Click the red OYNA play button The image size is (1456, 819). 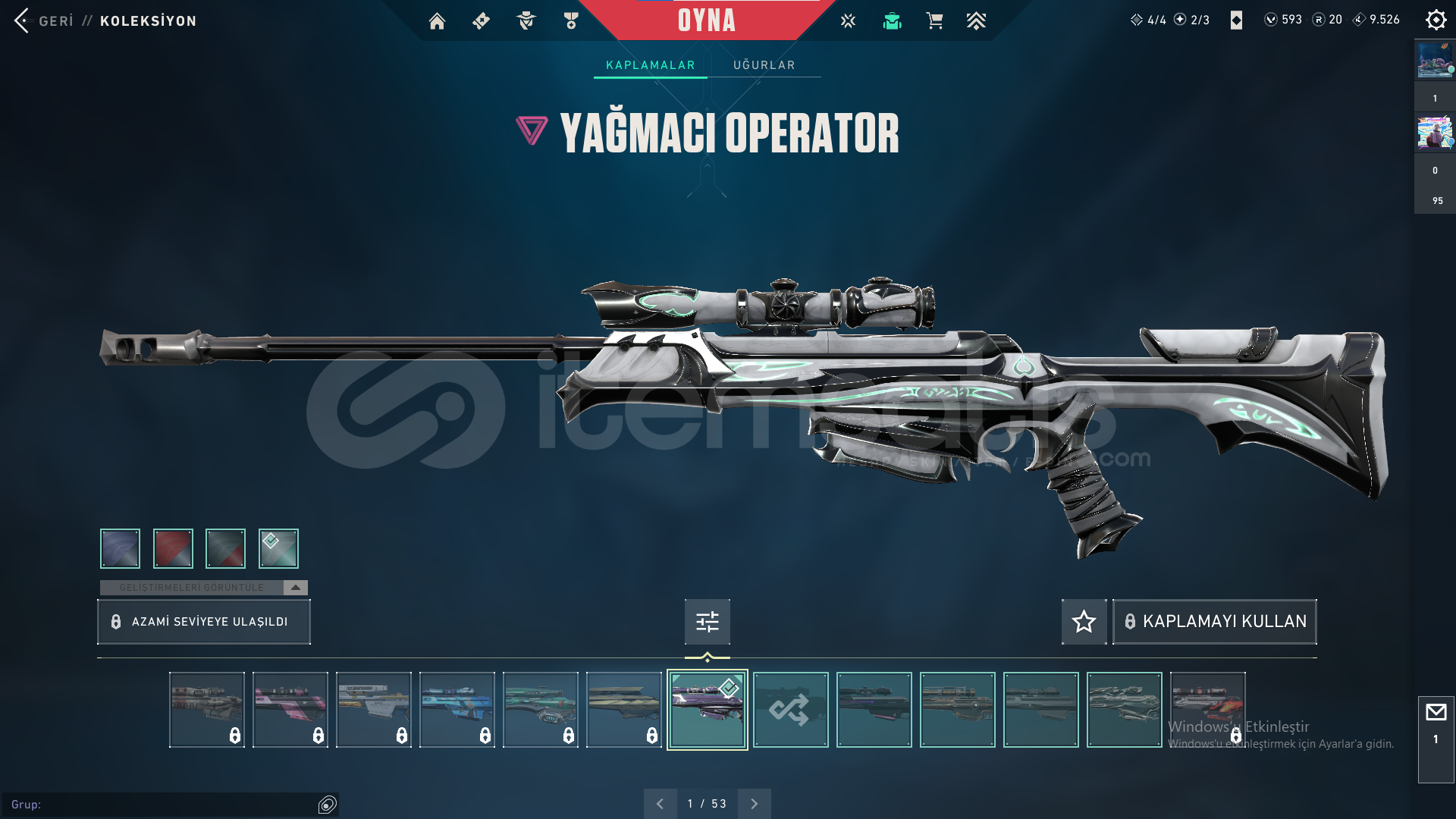(x=706, y=20)
